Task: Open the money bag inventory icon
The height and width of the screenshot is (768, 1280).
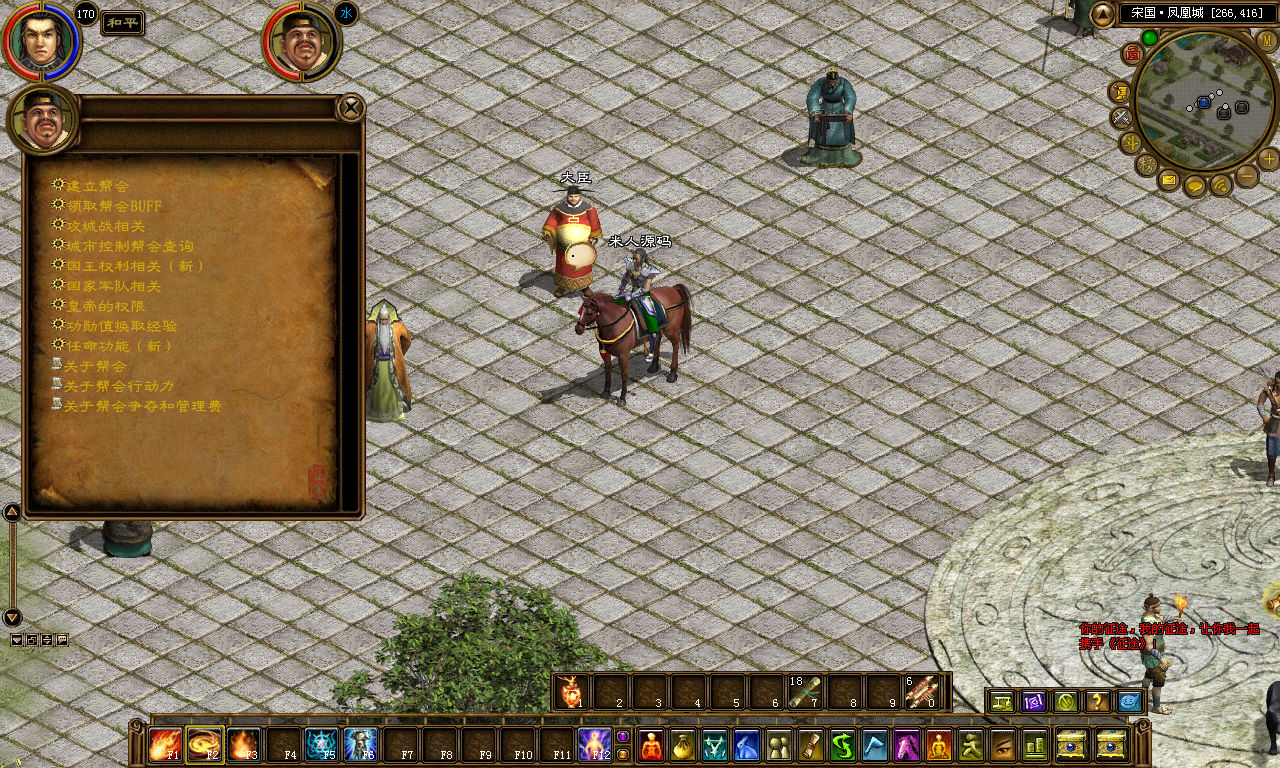Action: click(684, 745)
